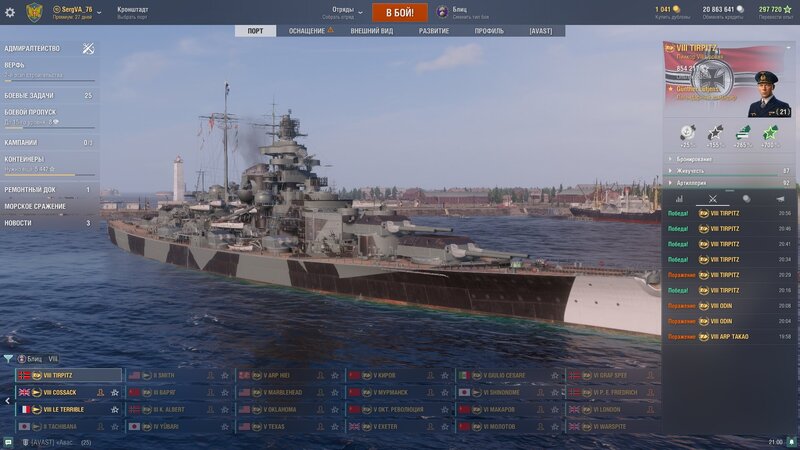800x450 pixels.
Task: Show БОЕВЫЕ ЗАДАЧИ combat missions
Action: pyautogui.click(x=31, y=96)
